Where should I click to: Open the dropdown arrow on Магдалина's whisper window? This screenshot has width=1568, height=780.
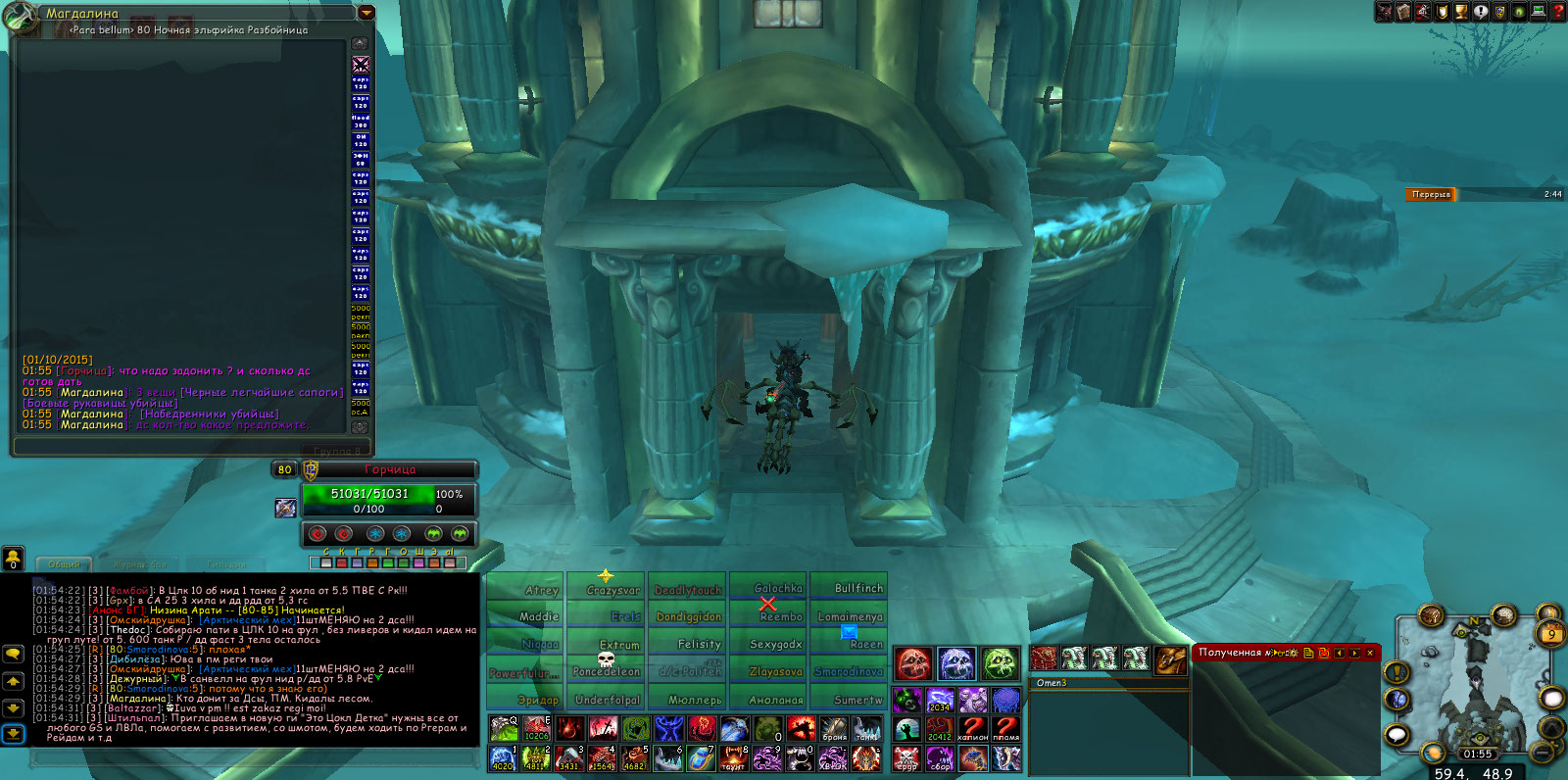[367, 14]
